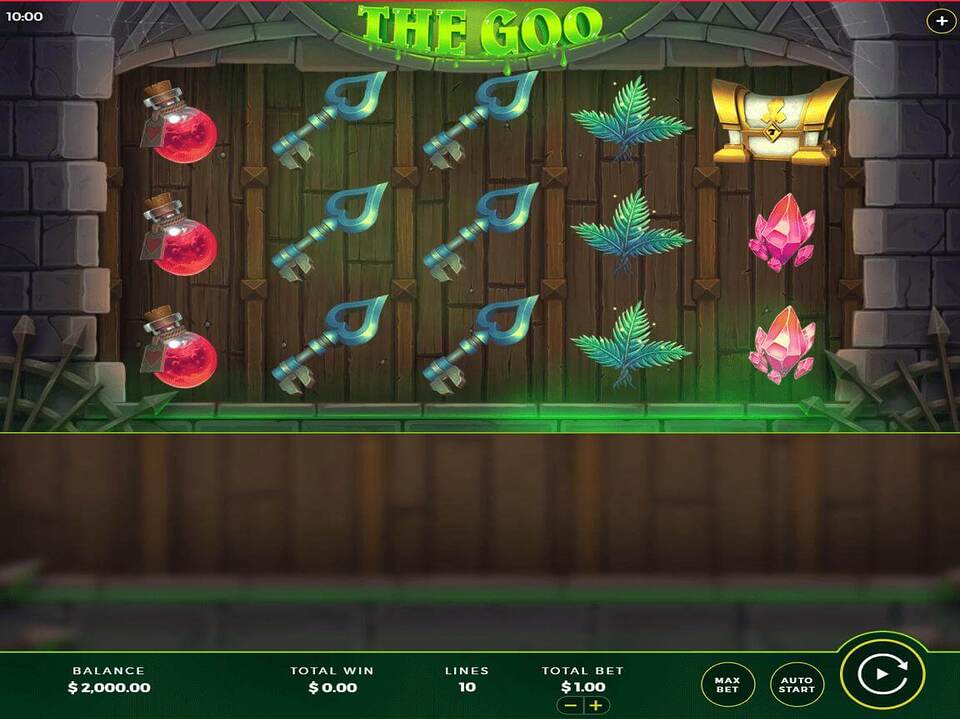
Task: Set the wager with Max Bet
Action: pos(727,684)
